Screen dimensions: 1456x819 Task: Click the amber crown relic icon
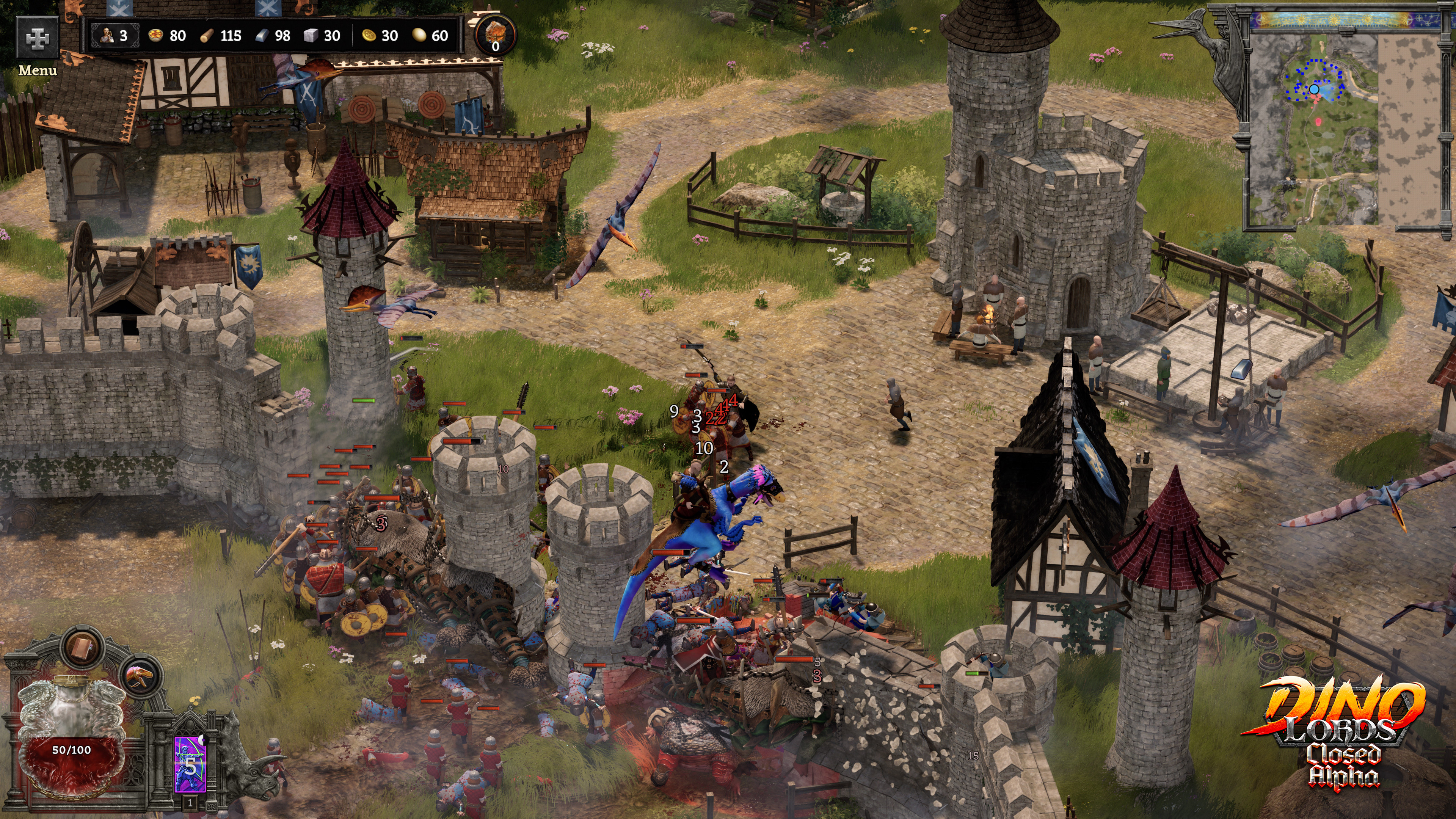[x=494, y=34]
